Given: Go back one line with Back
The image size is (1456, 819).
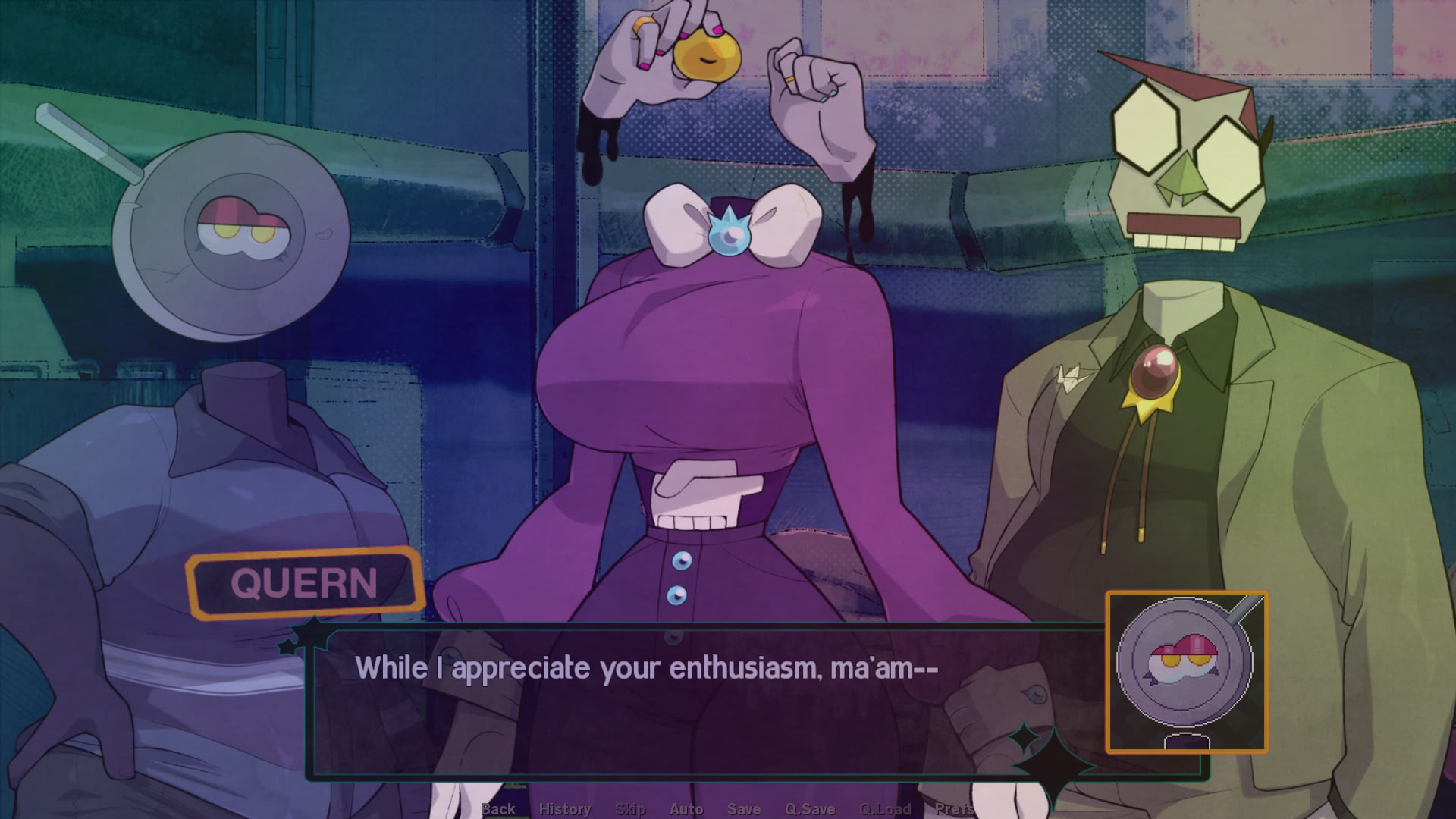Looking at the screenshot, I should pyautogui.click(x=498, y=809).
